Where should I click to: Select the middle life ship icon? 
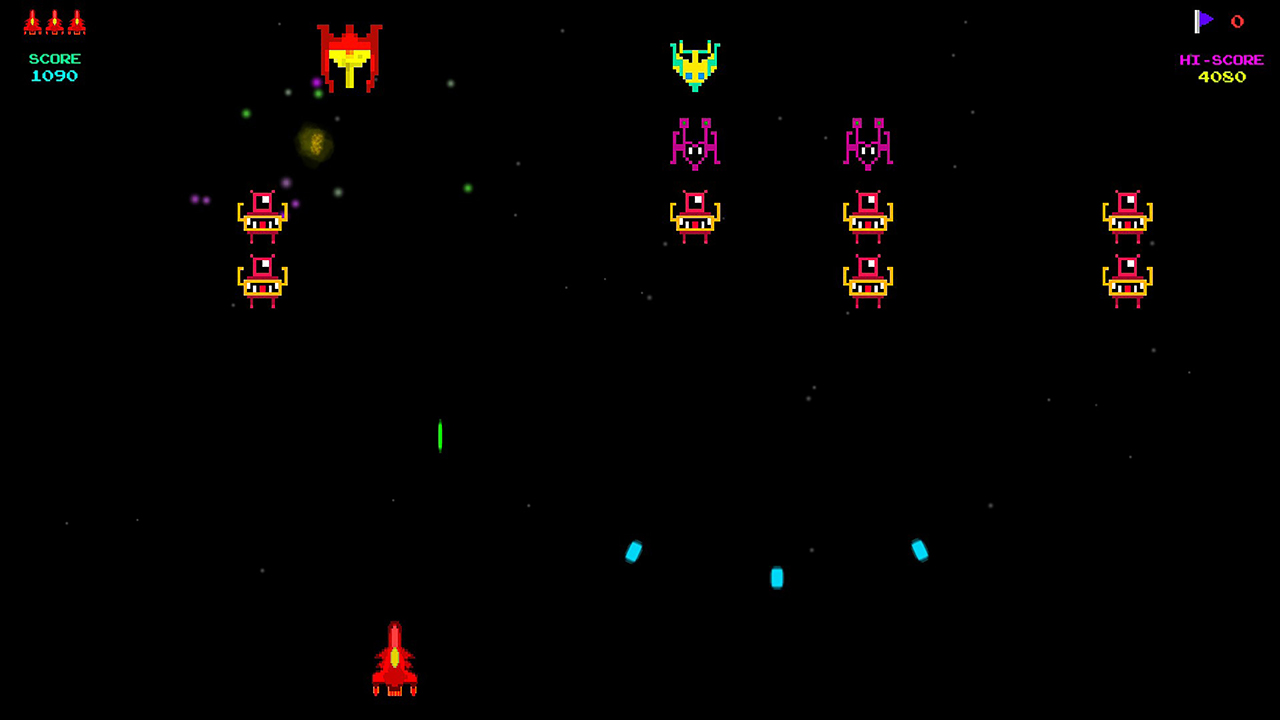pos(54,21)
